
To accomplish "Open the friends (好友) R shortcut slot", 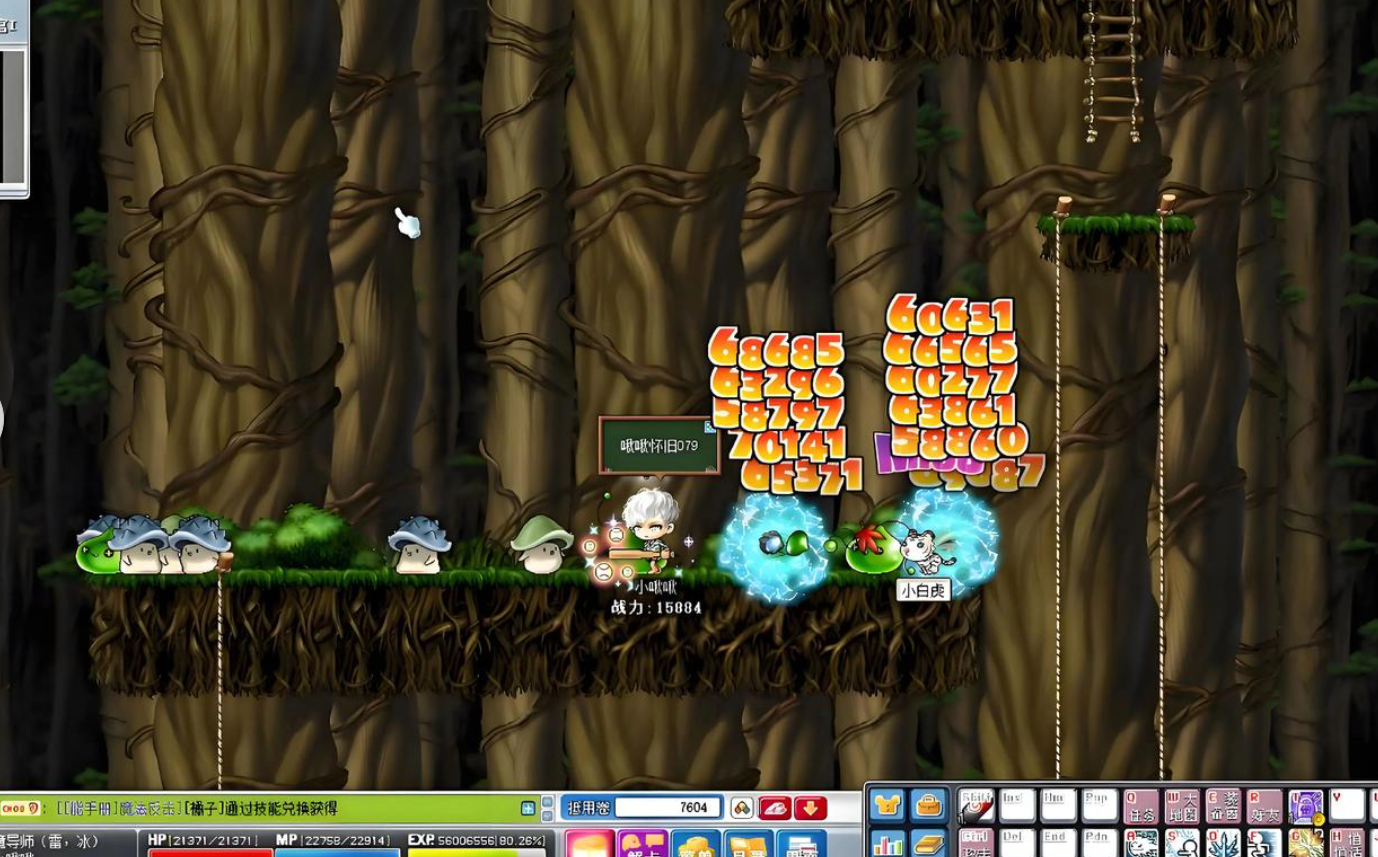I will coord(1264,806).
